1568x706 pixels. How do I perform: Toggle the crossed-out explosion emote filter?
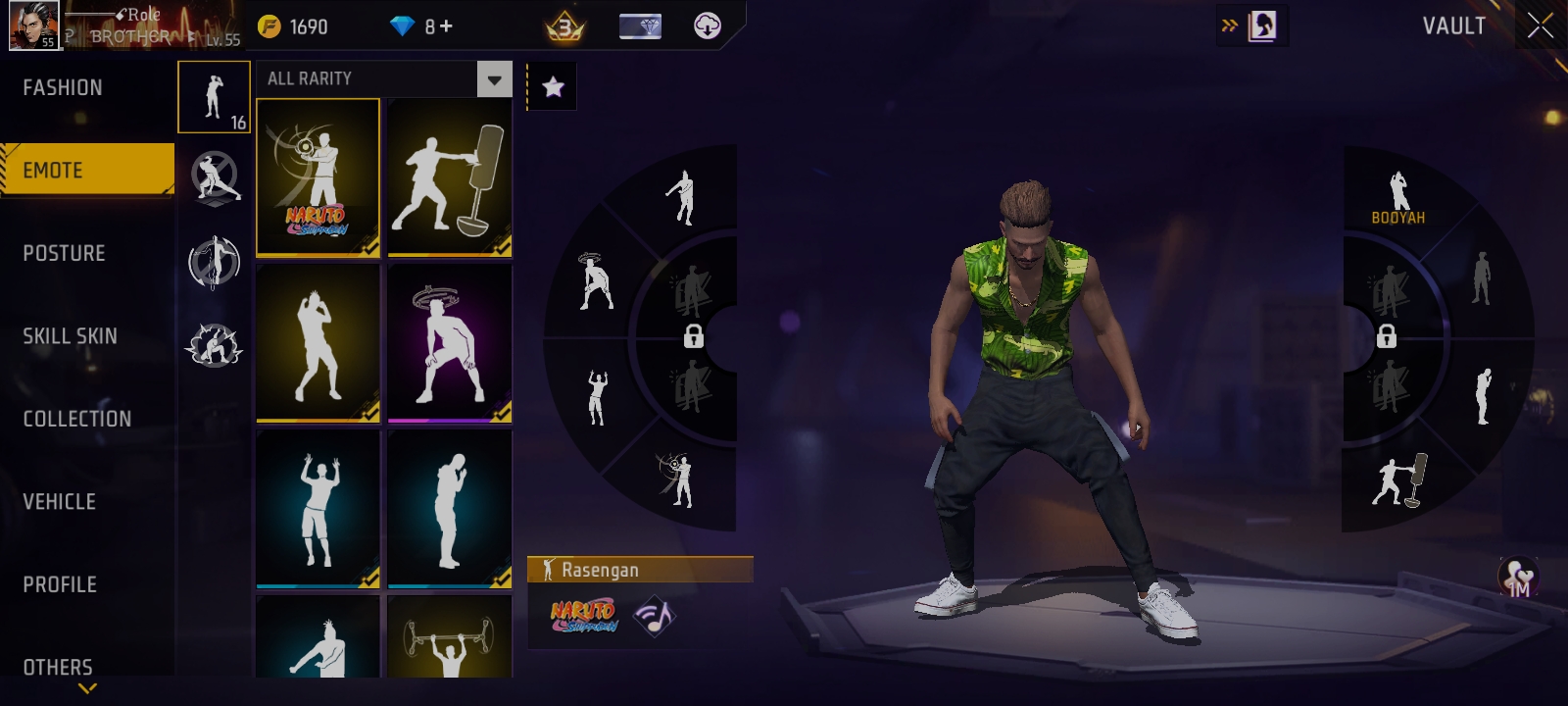tap(213, 345)
